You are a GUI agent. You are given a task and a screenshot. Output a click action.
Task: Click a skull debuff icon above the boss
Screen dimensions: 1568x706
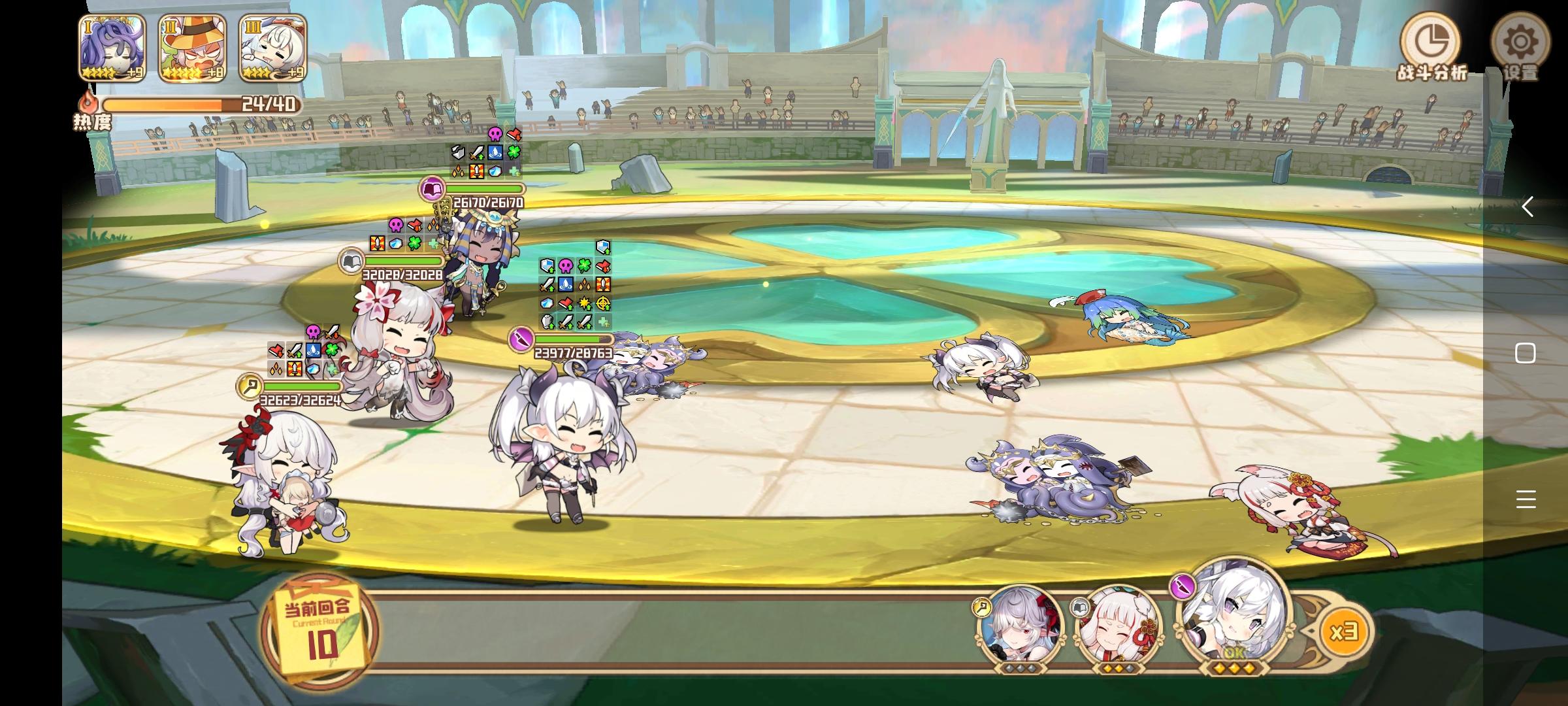[495, 134]
